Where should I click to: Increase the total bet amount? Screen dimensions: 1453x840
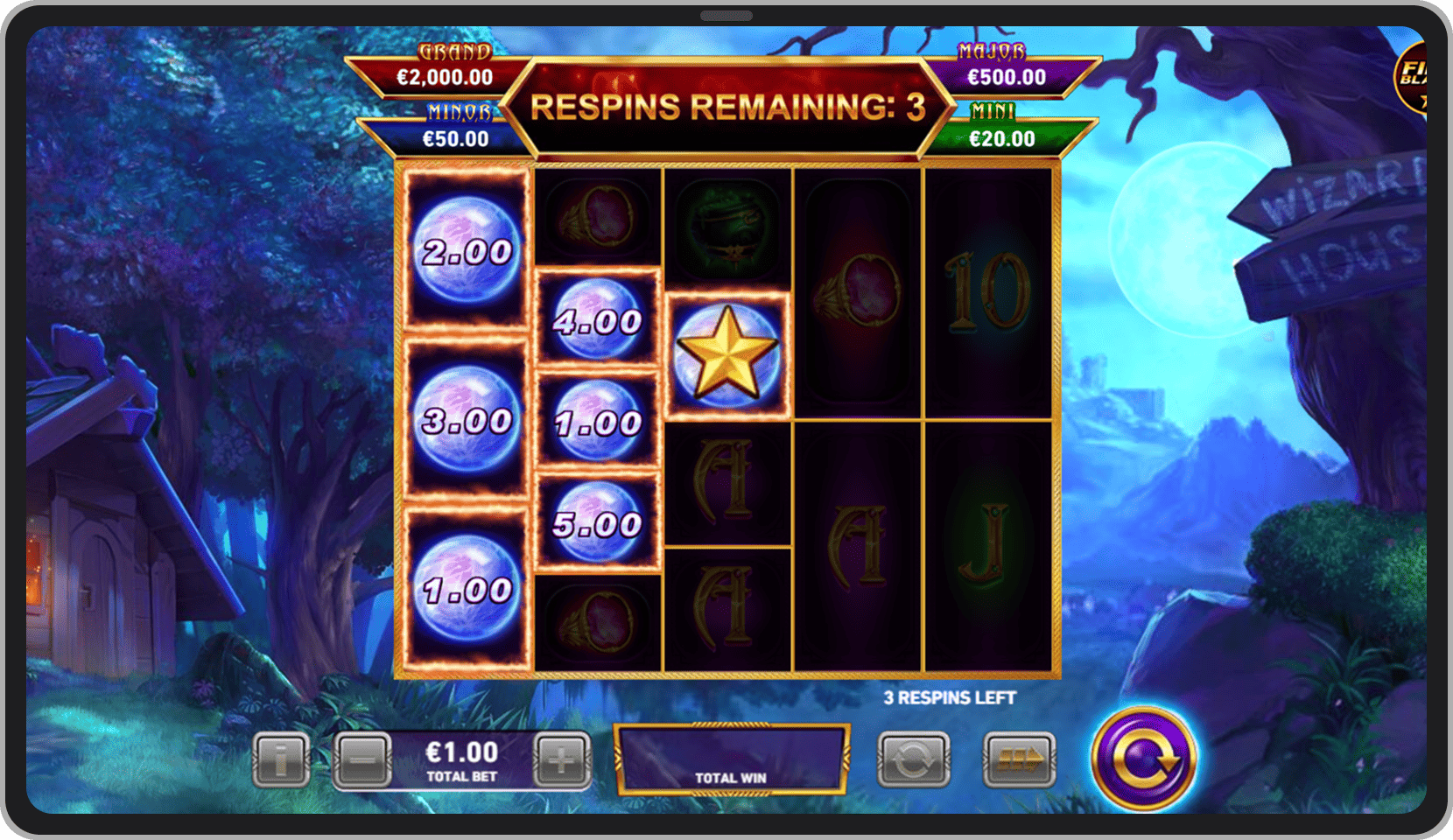click(561, 759)
